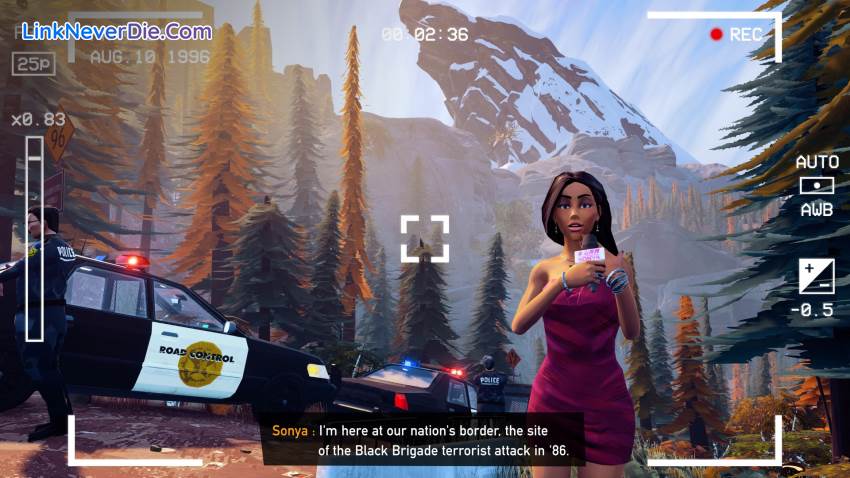Click the camera zoom level slider
This screenshot has width=850, height=478.
35,240
